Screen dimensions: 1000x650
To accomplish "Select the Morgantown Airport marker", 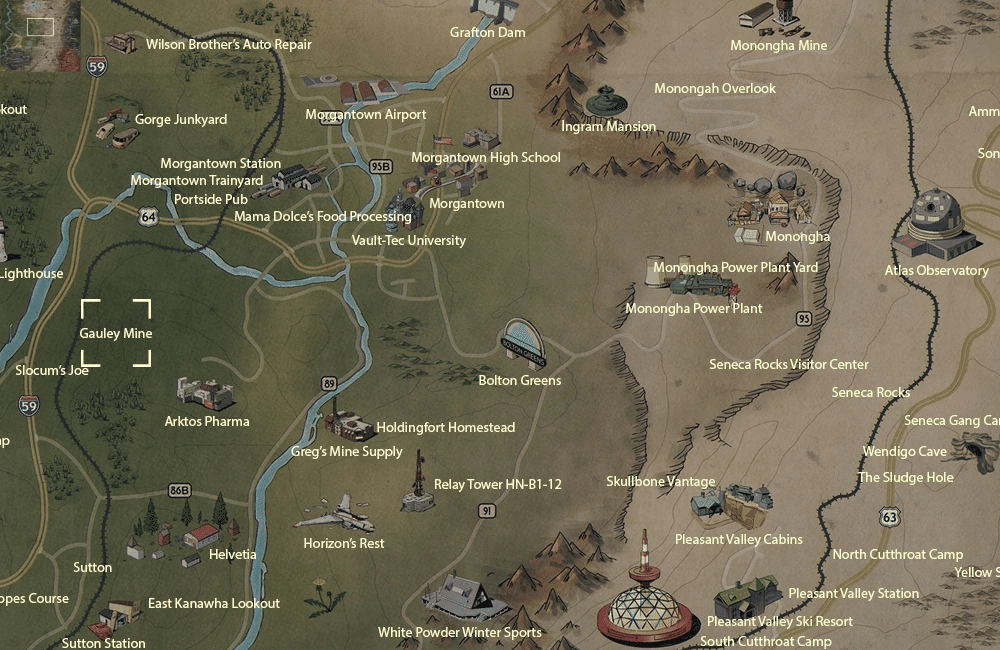I will click(365, 92).
